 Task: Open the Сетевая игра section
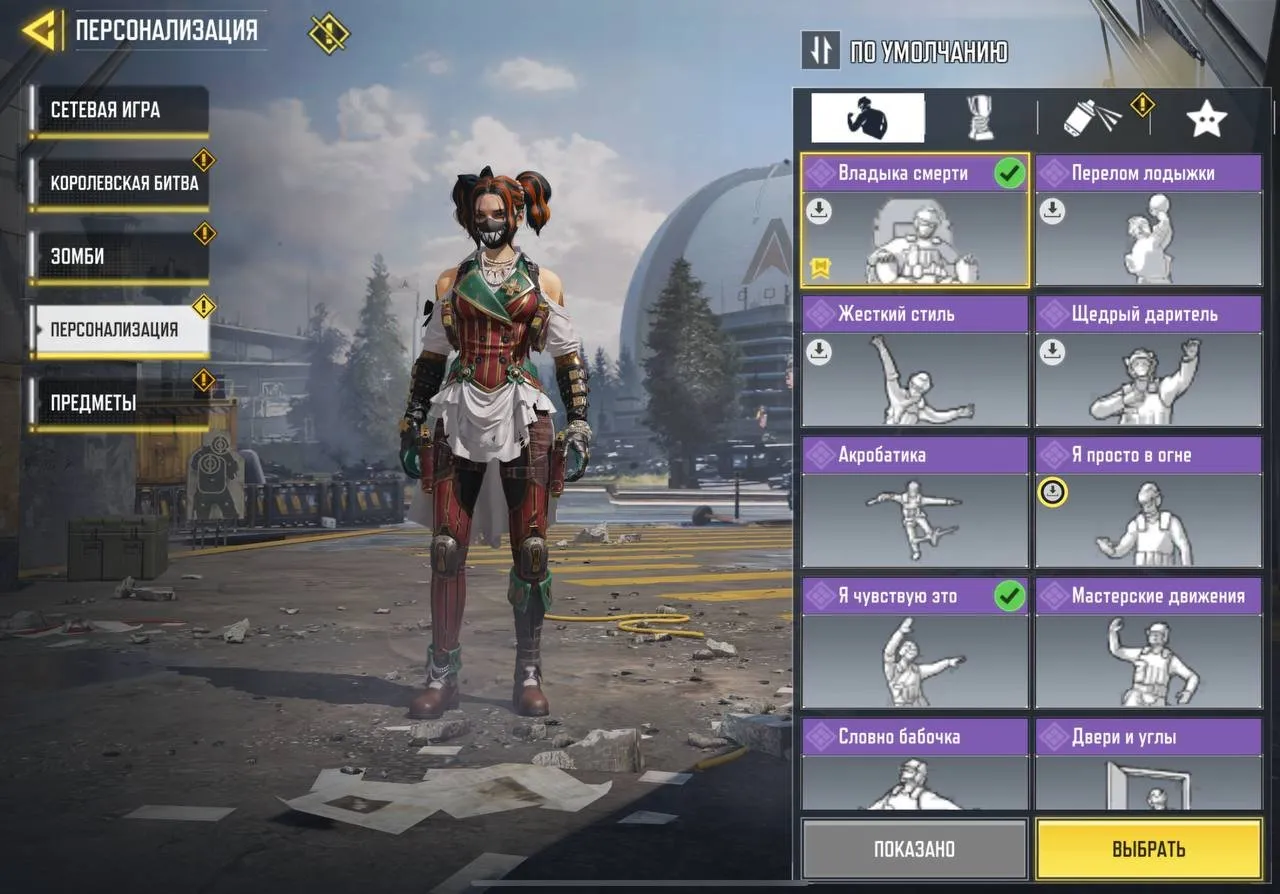tap(122, 111)
